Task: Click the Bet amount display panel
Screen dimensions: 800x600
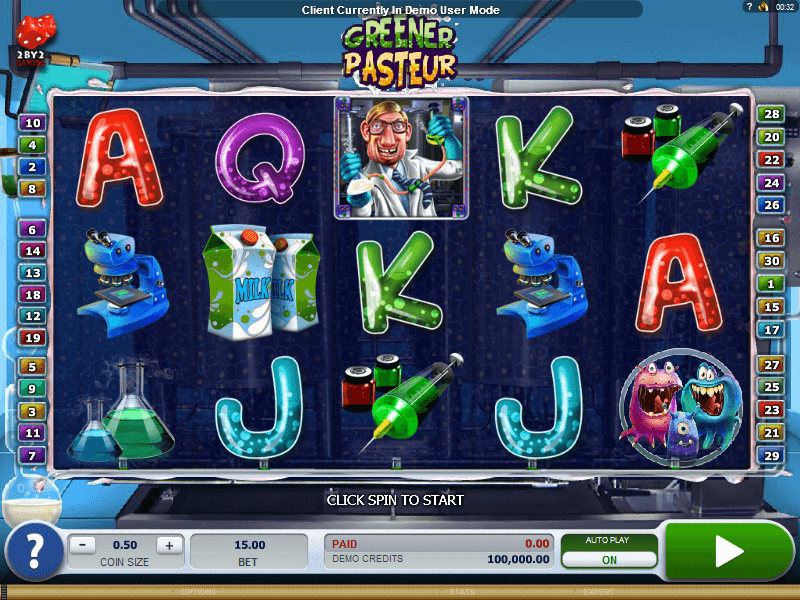Action: (x=248, y=552)
